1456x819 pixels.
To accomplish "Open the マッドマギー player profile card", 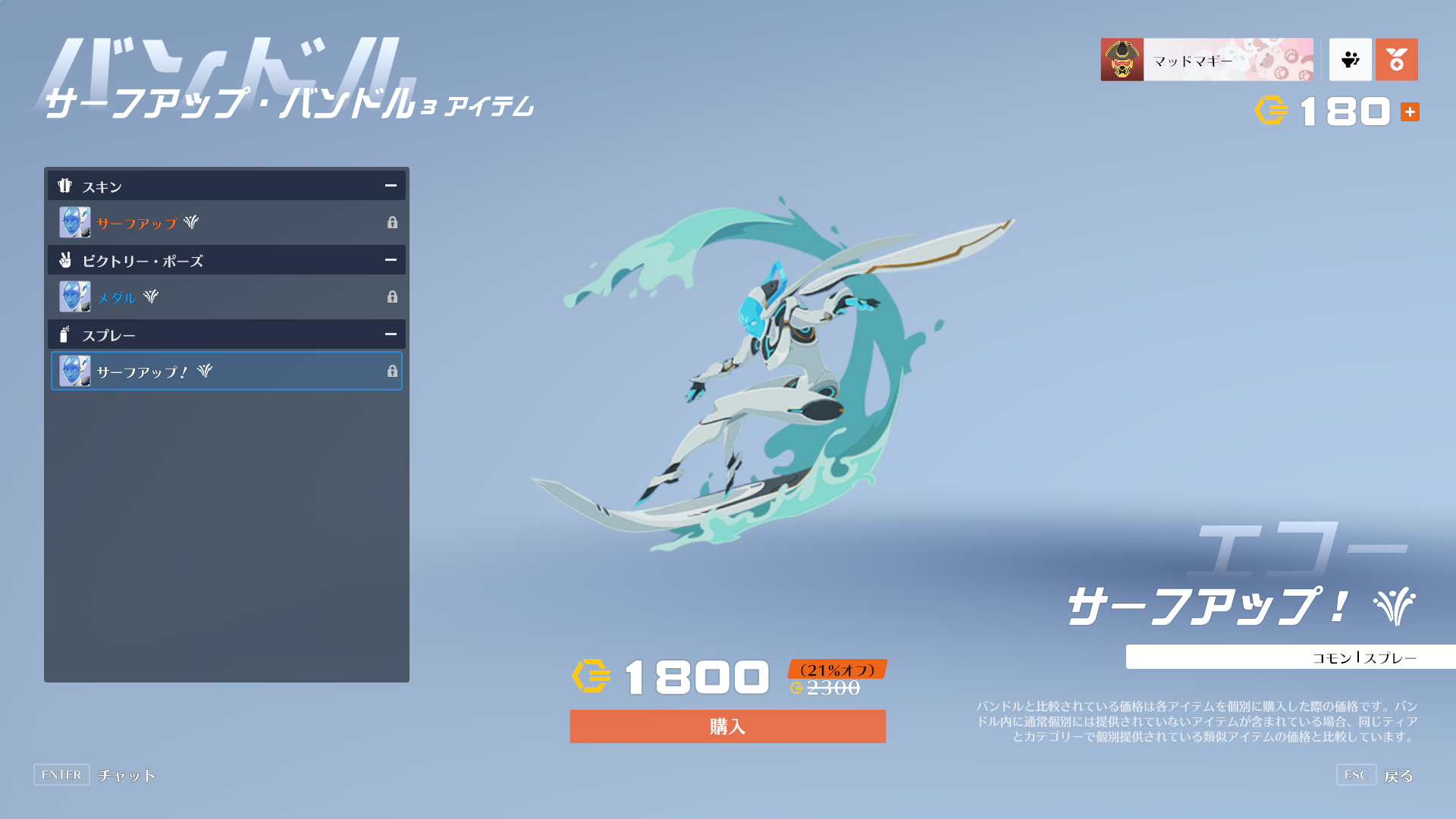I will pyautogui.click(x=1207, y=60).
